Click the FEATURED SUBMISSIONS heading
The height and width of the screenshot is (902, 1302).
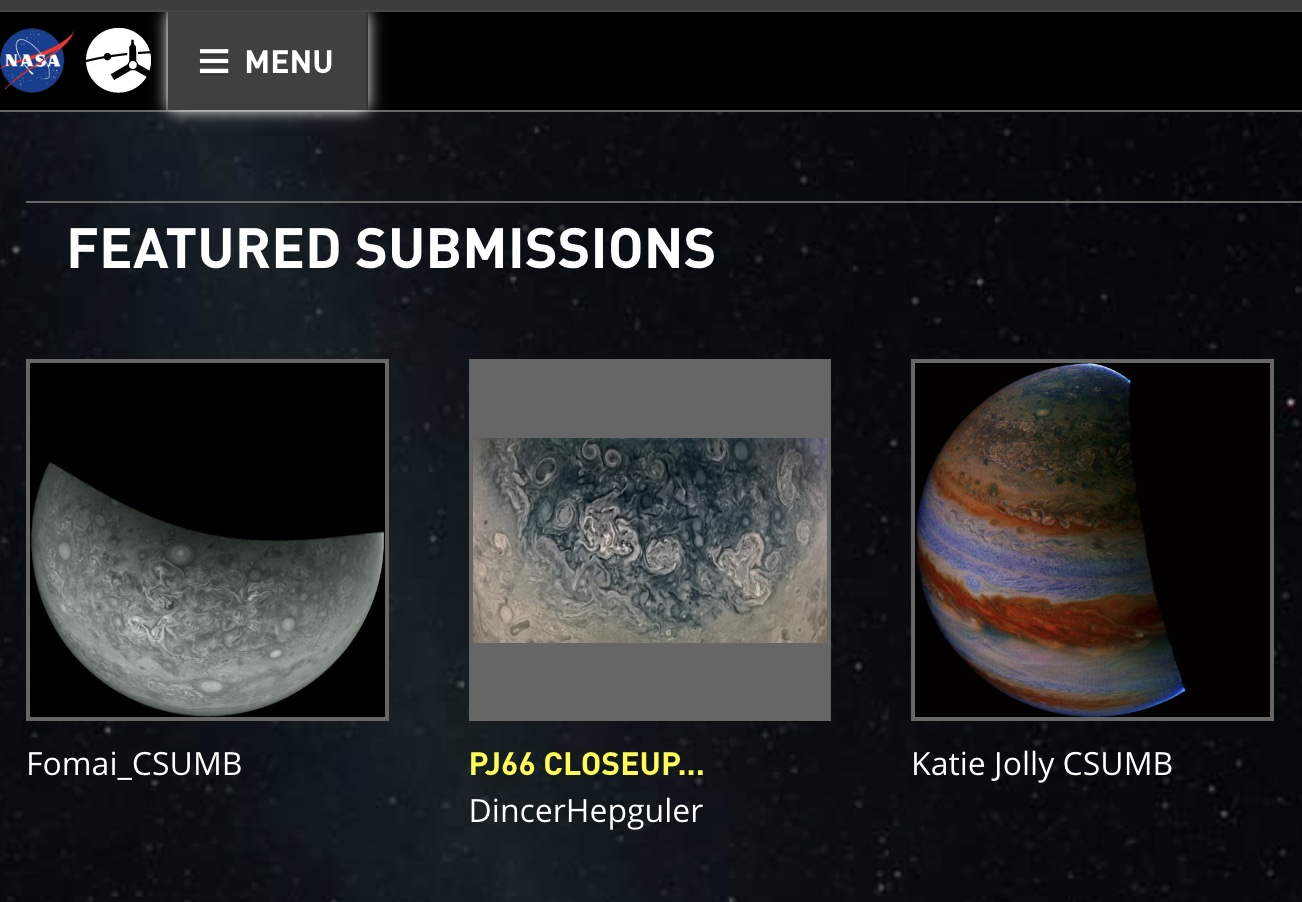pos(391,249)
